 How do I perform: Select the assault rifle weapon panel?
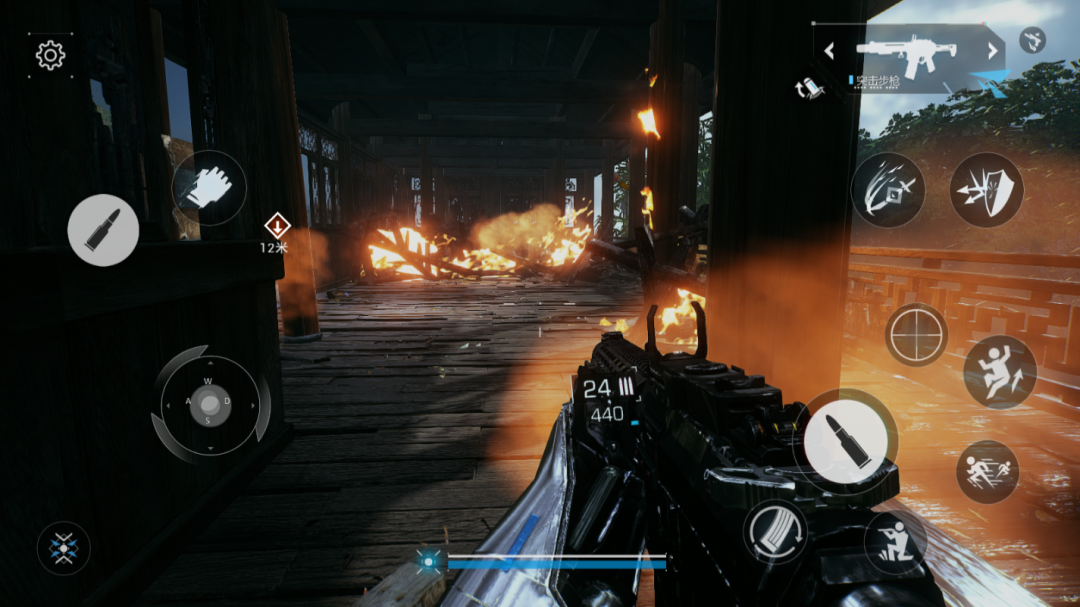click(908, 55)
